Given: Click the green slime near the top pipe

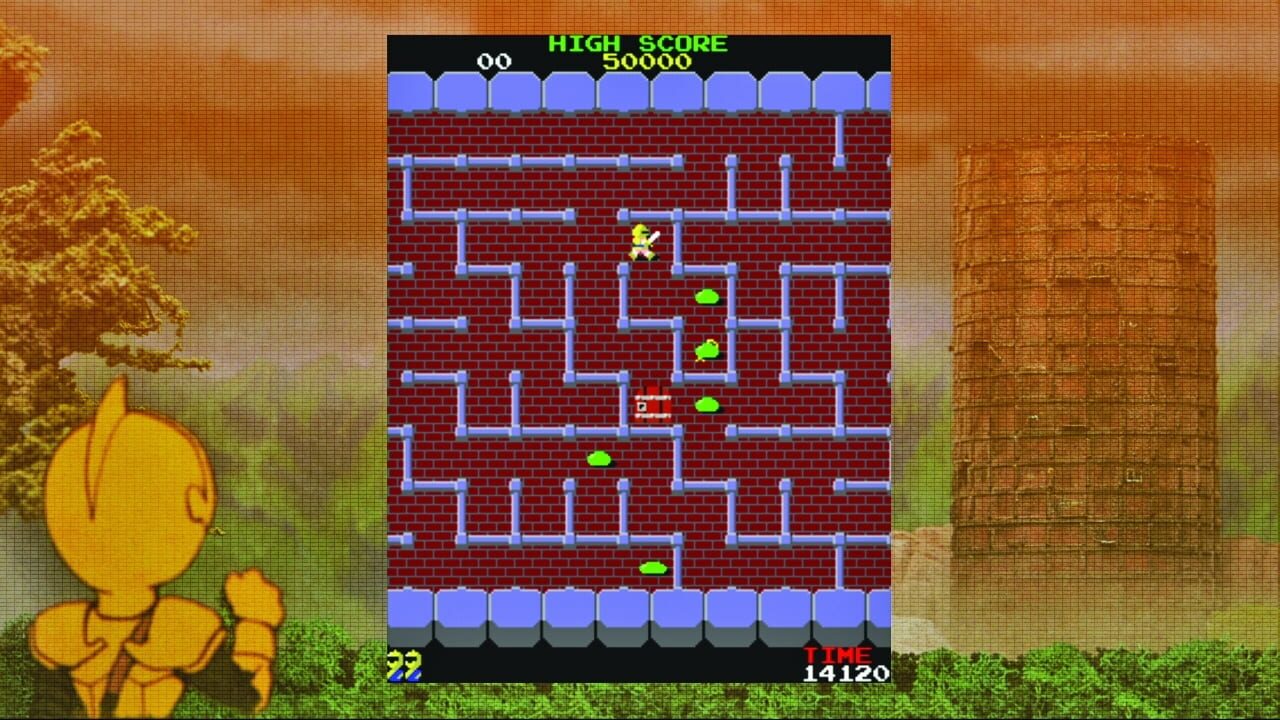Looking at the screenshot, I should 705,296.
